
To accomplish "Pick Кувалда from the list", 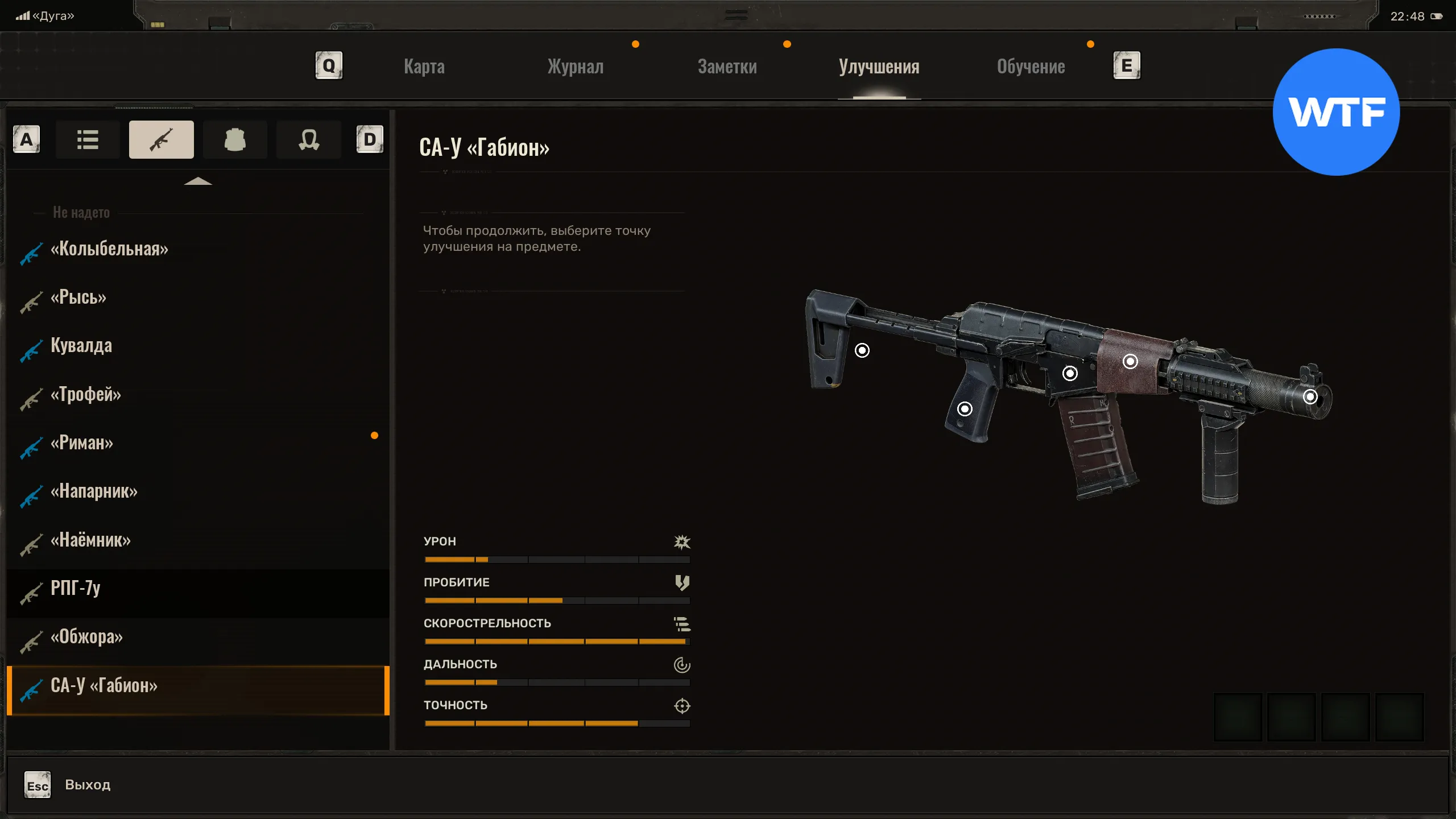I will click(81, 346).
